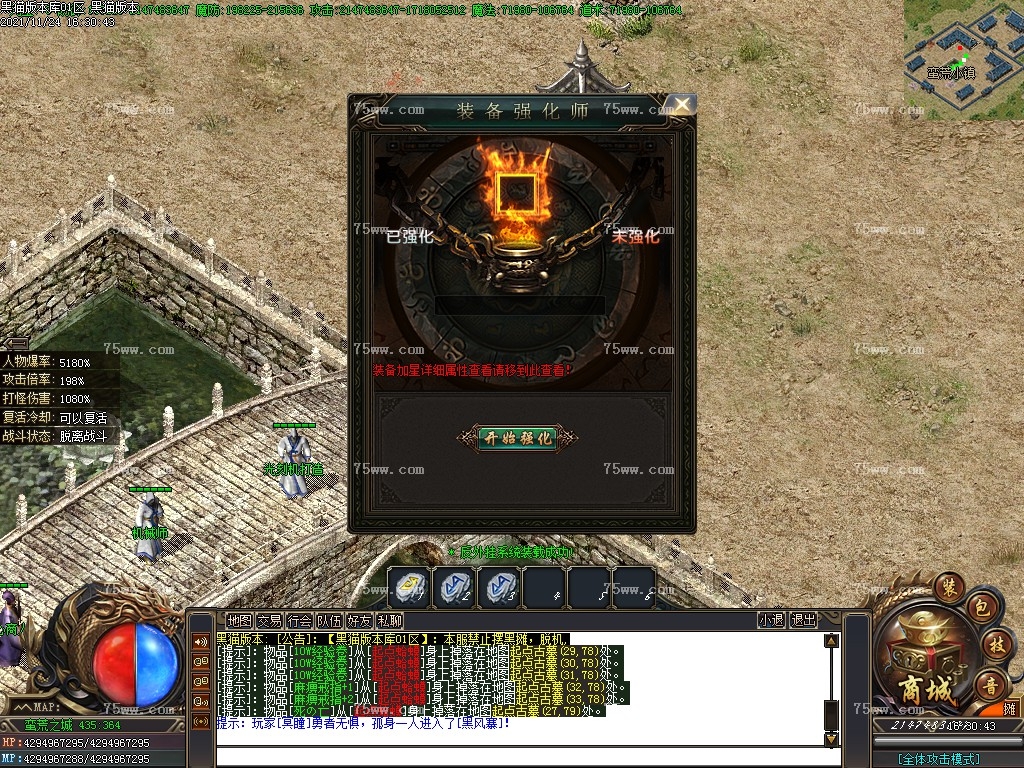
Task: Open the 交易 trade button
Action: pyautogui.click(x=269, y=621)
